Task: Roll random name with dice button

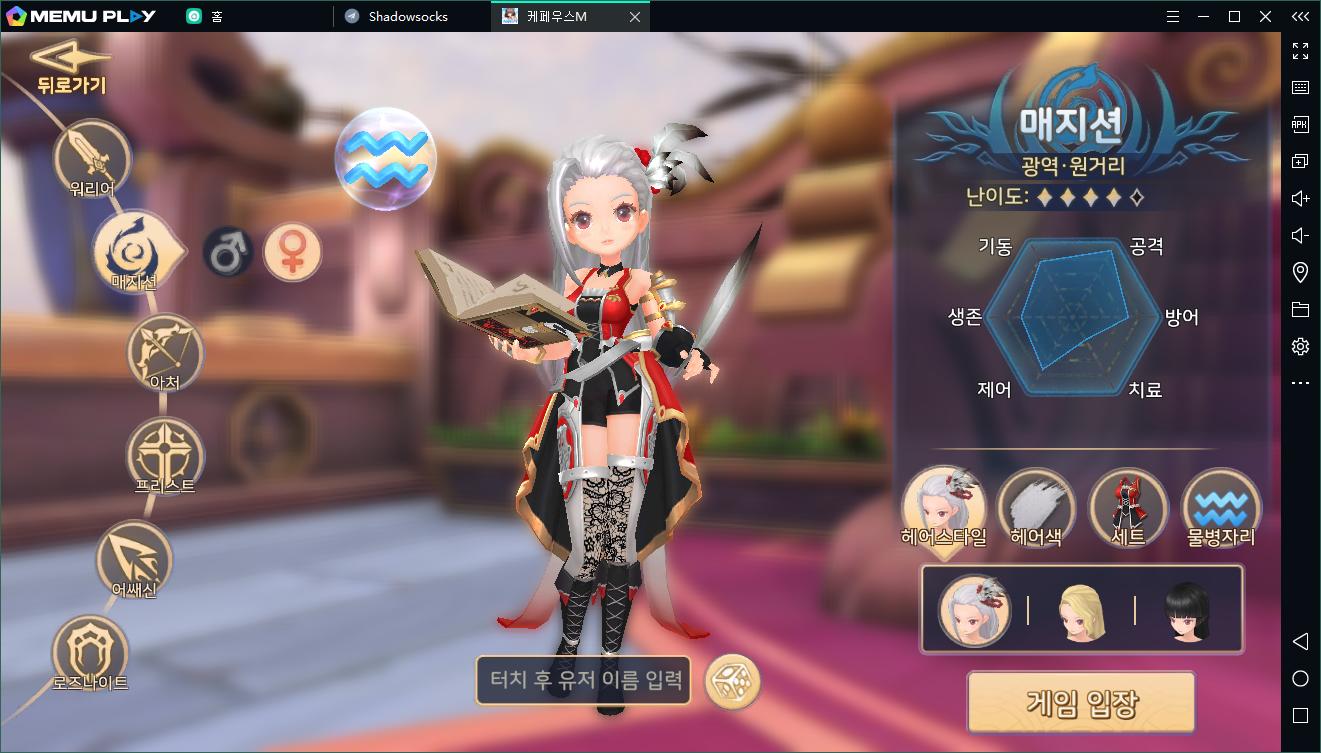Action: click(x=733, y=682)
